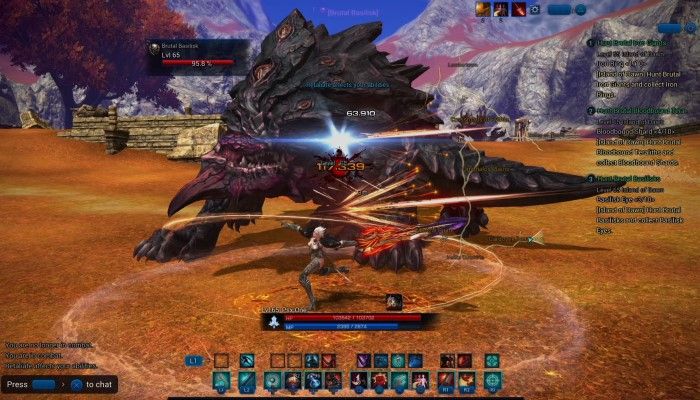This screenshot has height=400, width=700.
Task: Activate the pickaxe icon in upper hotbar
Action: [247, 360]
